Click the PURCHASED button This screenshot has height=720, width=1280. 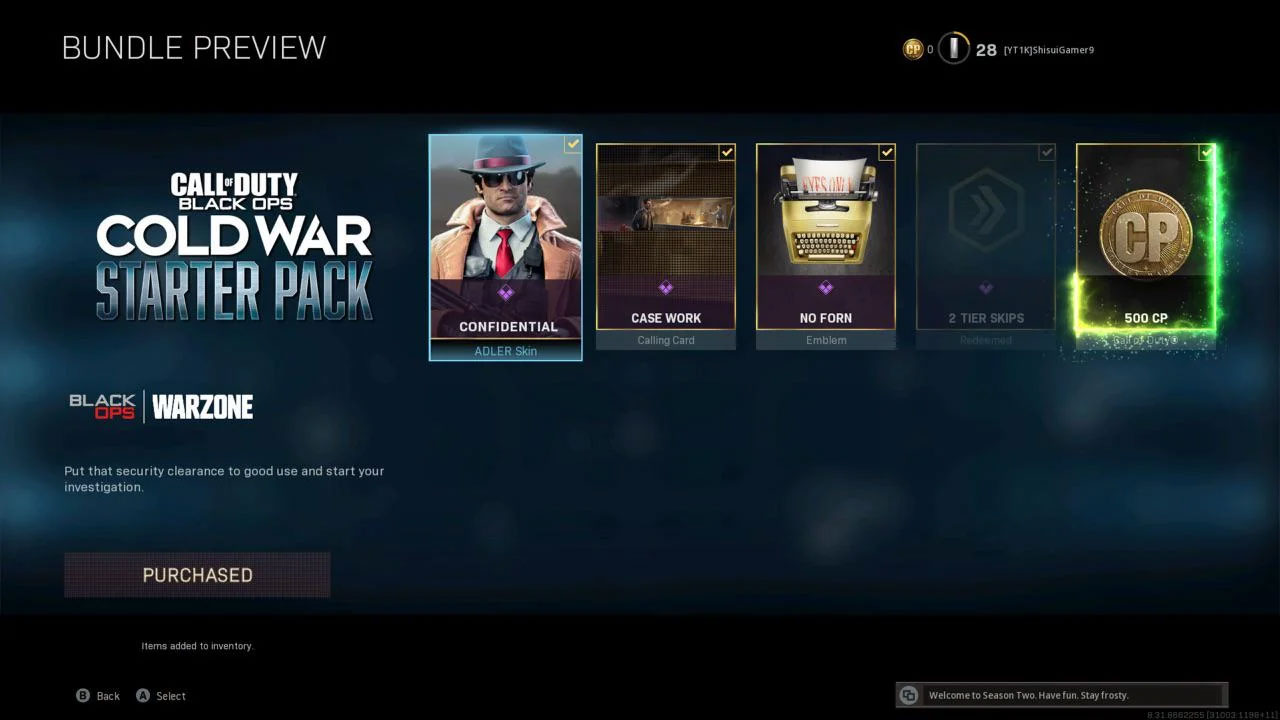tap(197, 575)
